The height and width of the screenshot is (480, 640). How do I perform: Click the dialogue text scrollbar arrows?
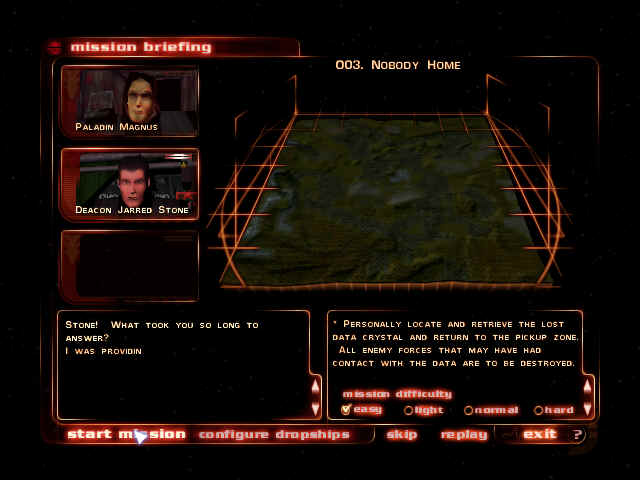(x=316, y=394)
